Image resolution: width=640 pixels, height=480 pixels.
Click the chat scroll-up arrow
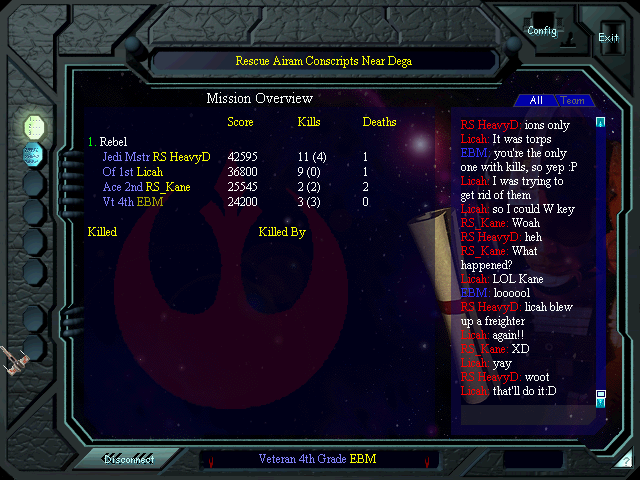coord(600,123)
